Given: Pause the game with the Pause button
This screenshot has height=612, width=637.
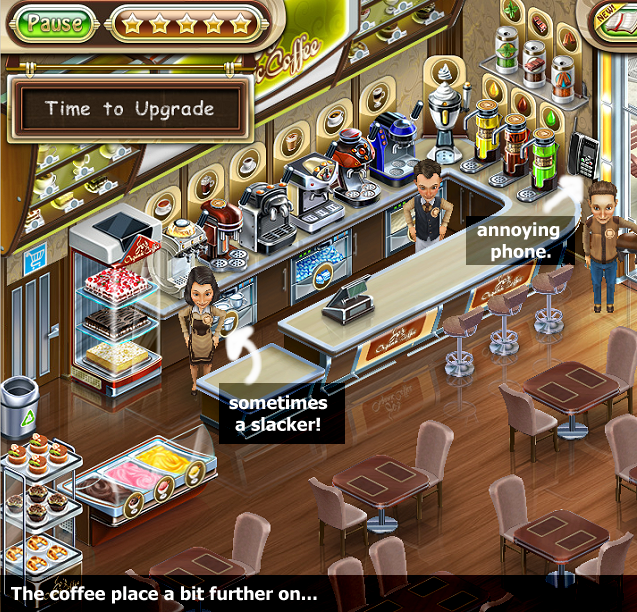Looking at the screenshot, I should pos(55,23).
